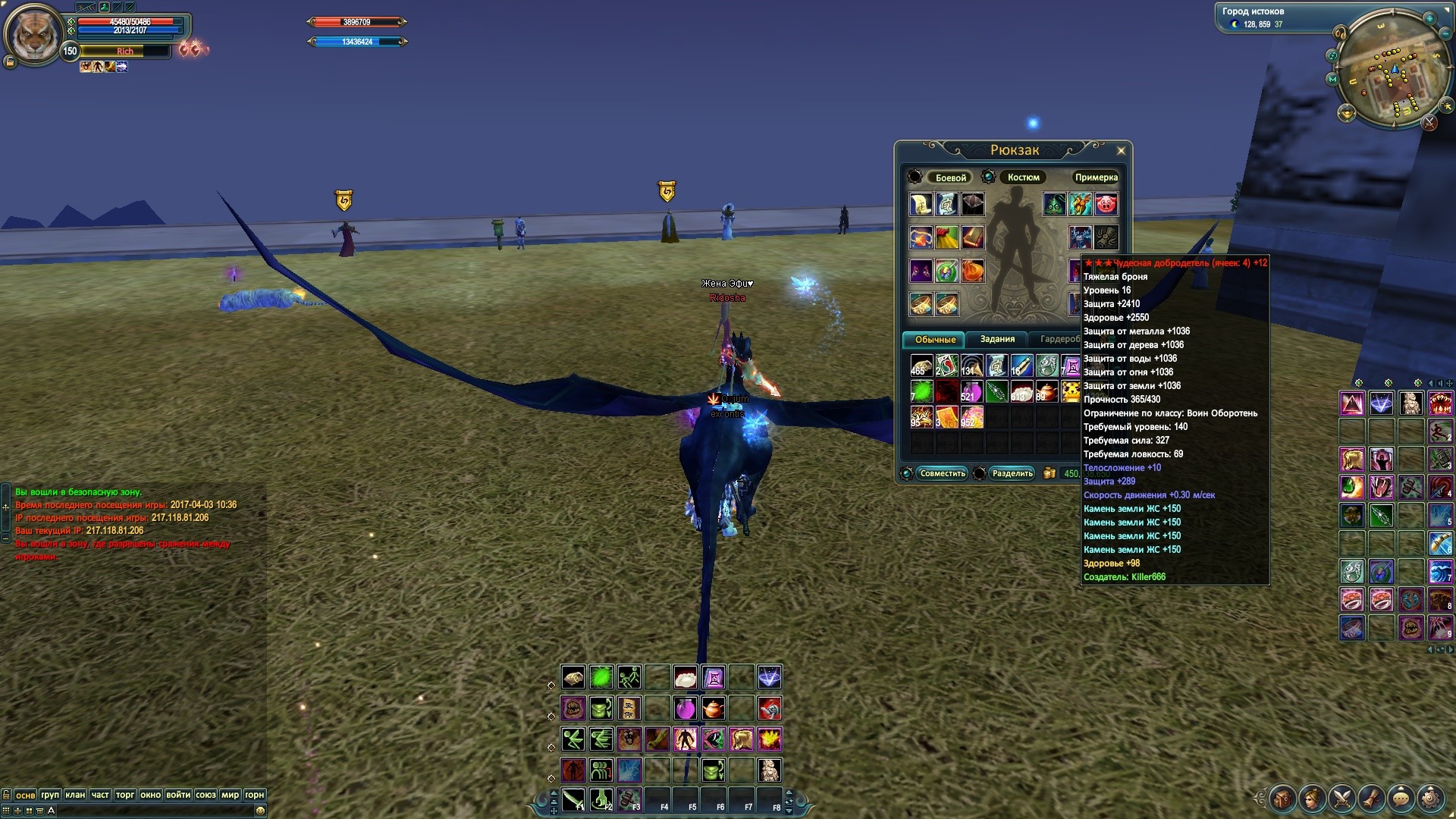Activate the sword attack skill on F1

click(x=573, y=799)
